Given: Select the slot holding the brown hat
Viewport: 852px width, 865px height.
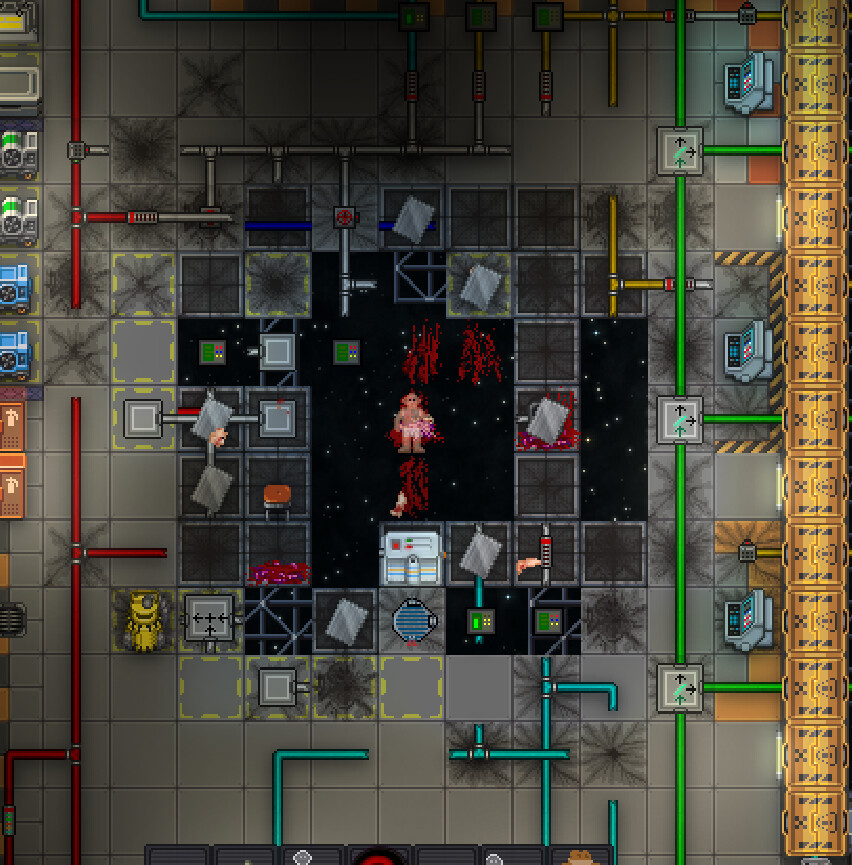Looking at the screenshot, I should tap(581, 857).
